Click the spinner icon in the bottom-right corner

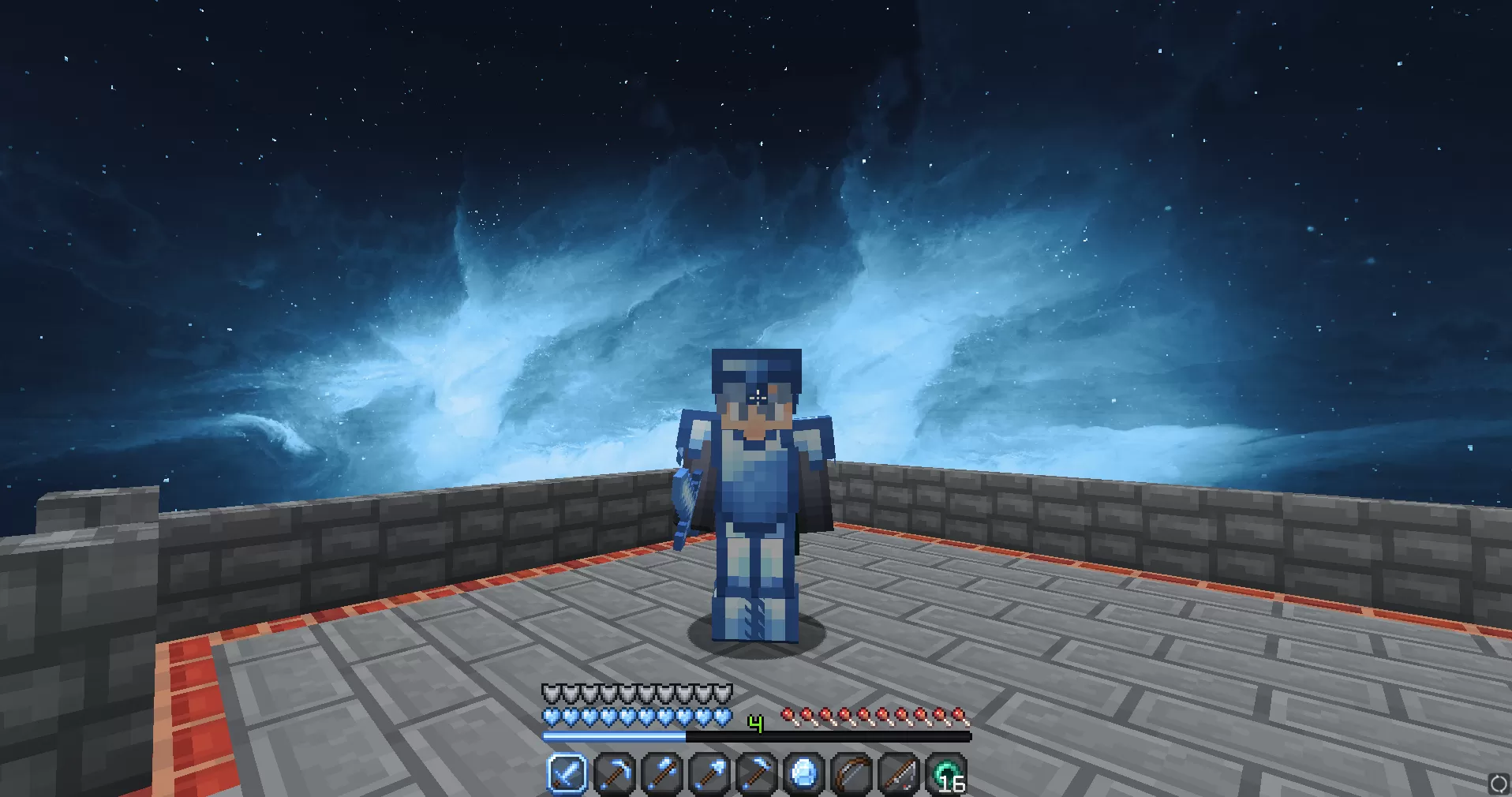1498,784
